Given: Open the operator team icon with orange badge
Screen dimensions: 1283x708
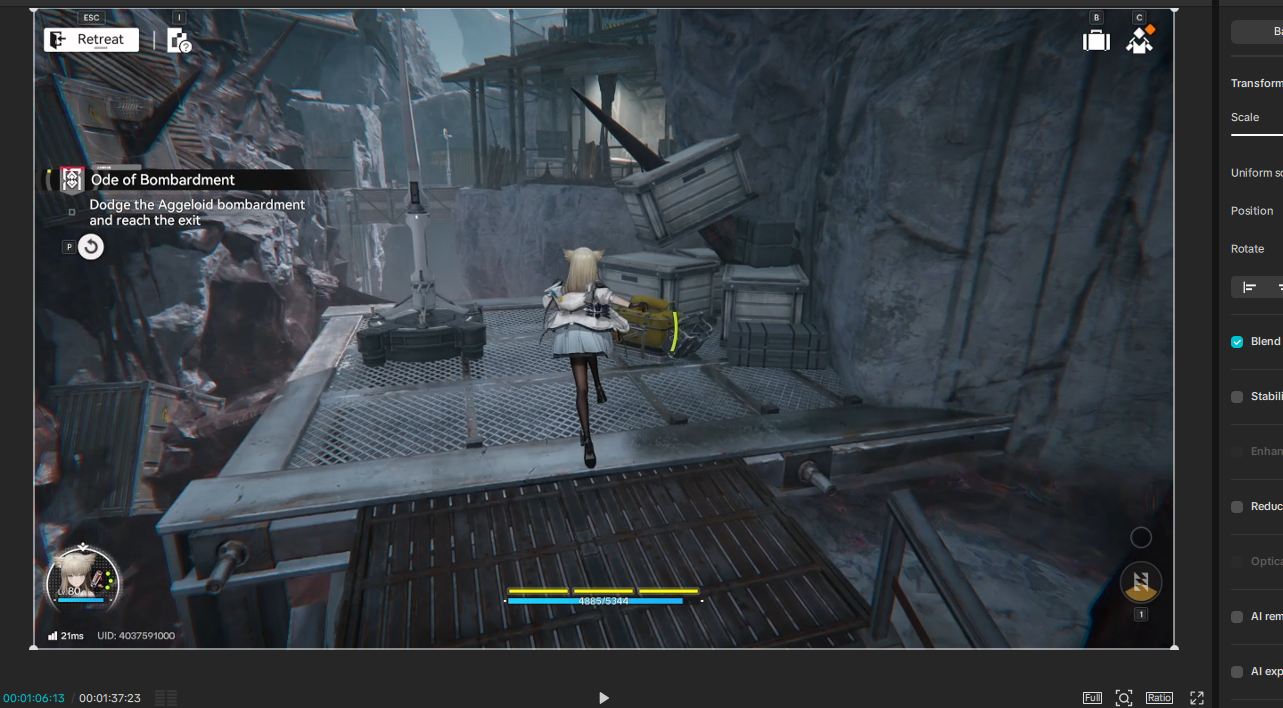Looking at the screenshot, I should click(1140, 40).
